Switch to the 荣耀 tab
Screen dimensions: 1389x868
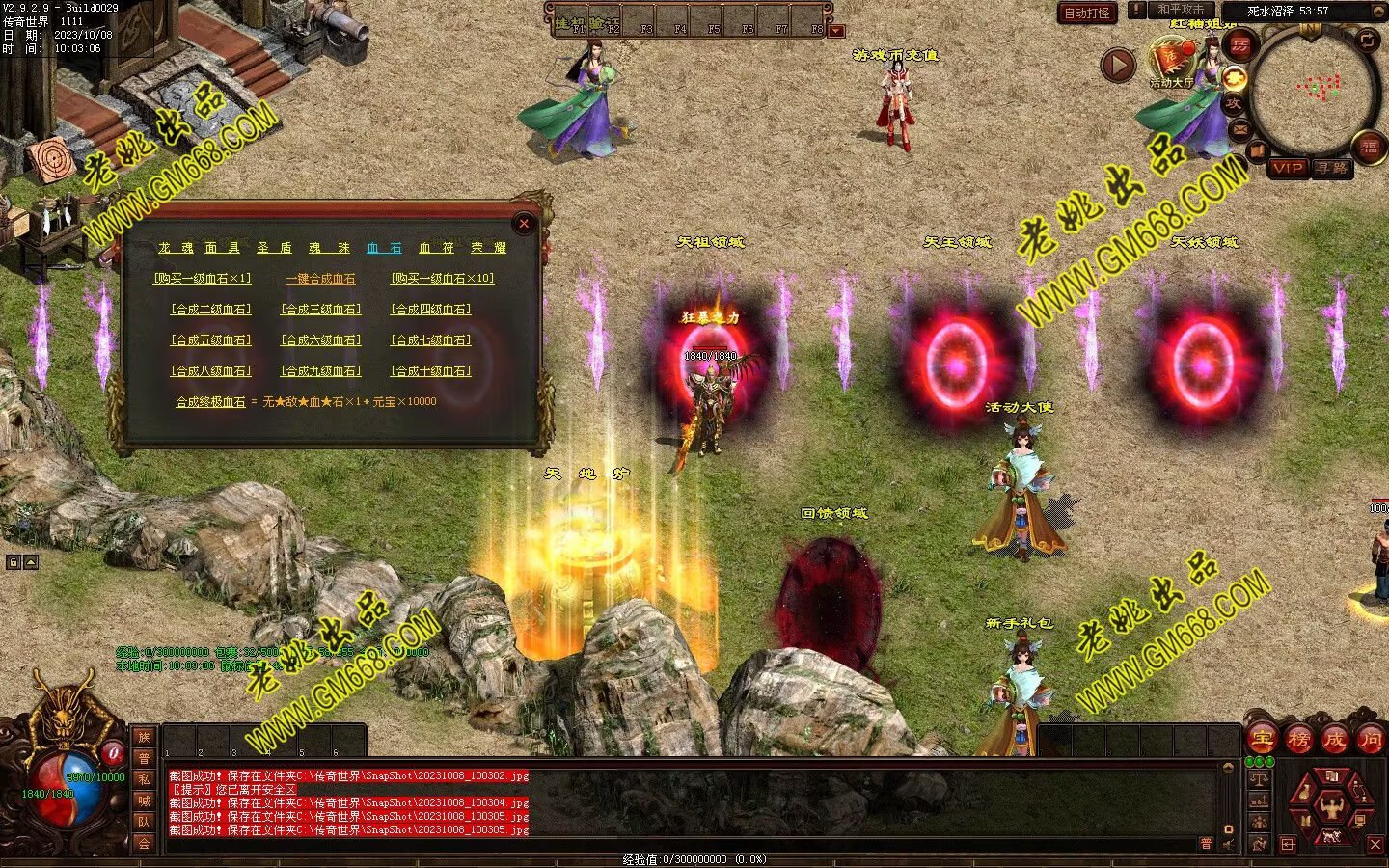pyautogui.click(x=488, y=248)
